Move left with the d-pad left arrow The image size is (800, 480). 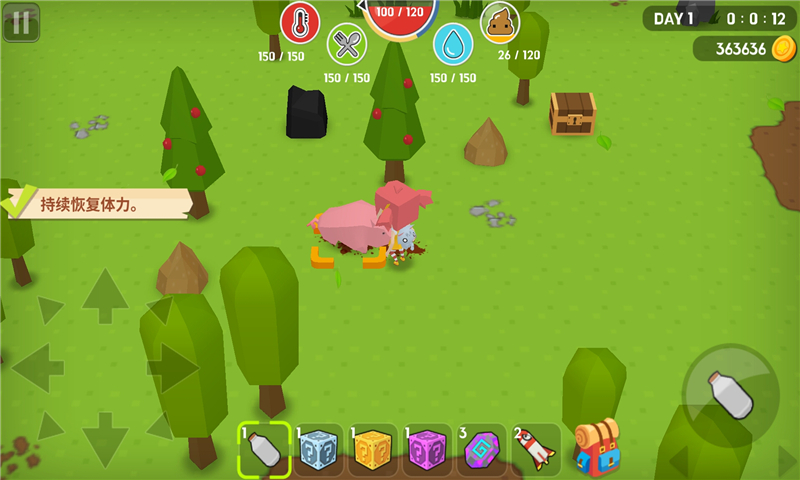pos(37,368)
